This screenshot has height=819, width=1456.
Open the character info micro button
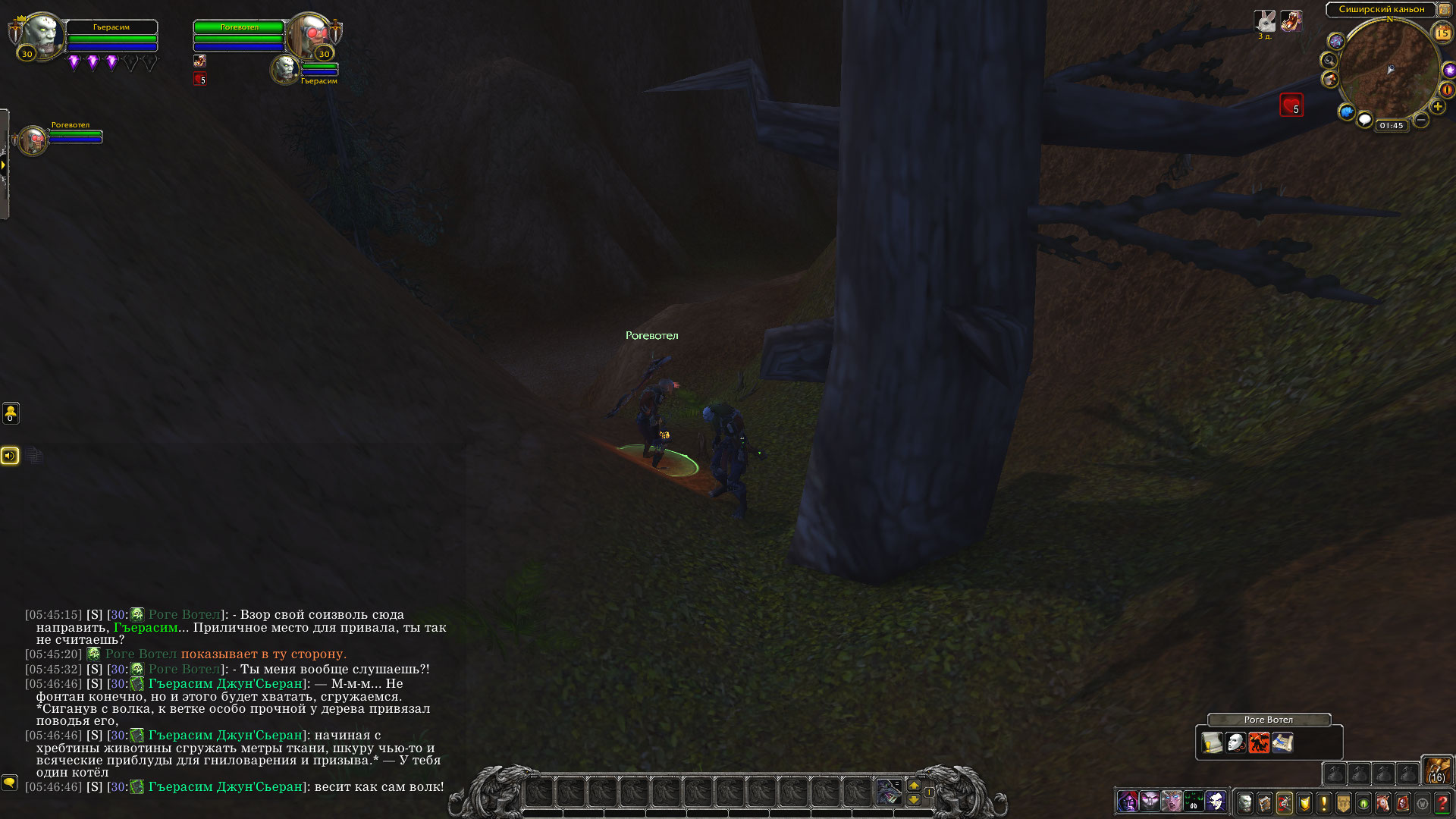pyautogui.click(x=1245, y=802)
